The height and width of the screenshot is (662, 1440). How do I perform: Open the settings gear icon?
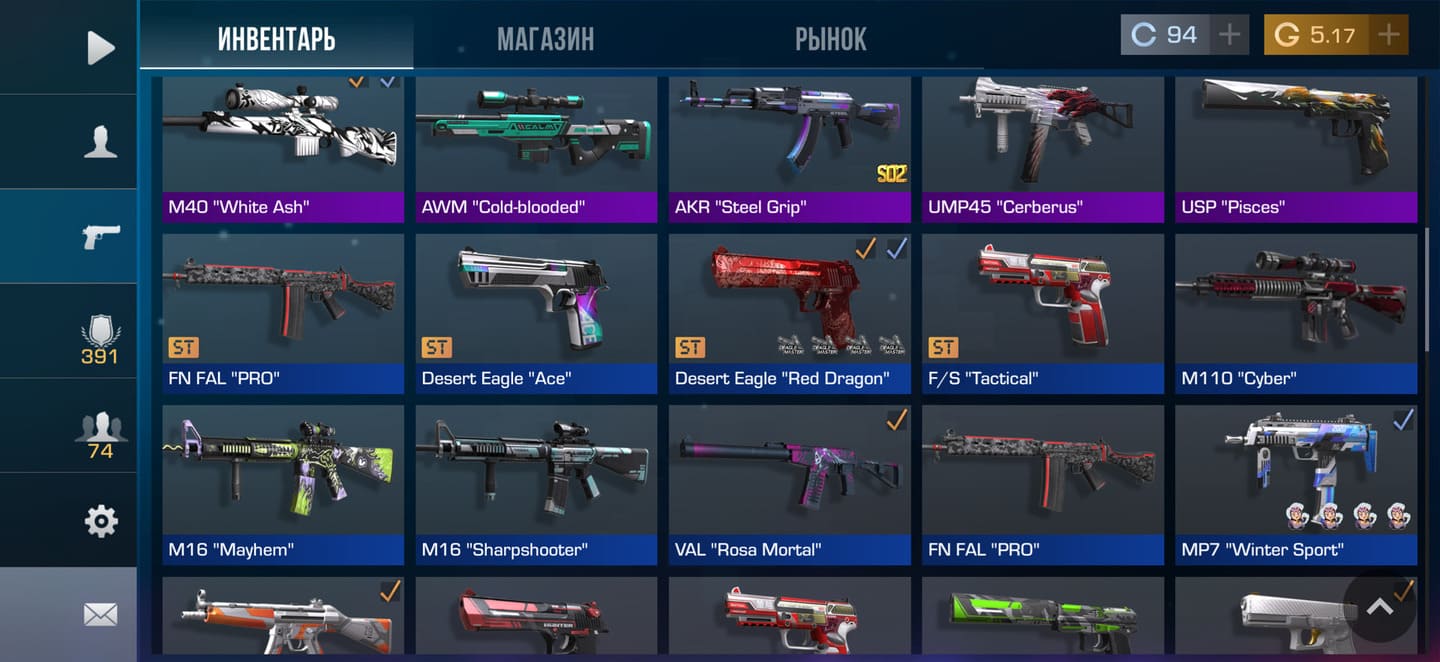tap(100, 520)
